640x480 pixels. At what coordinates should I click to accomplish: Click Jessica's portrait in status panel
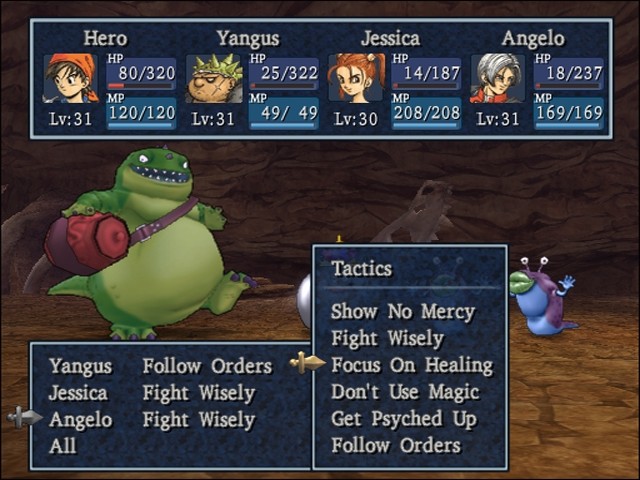pyautogui.click(x=356, y=78)
